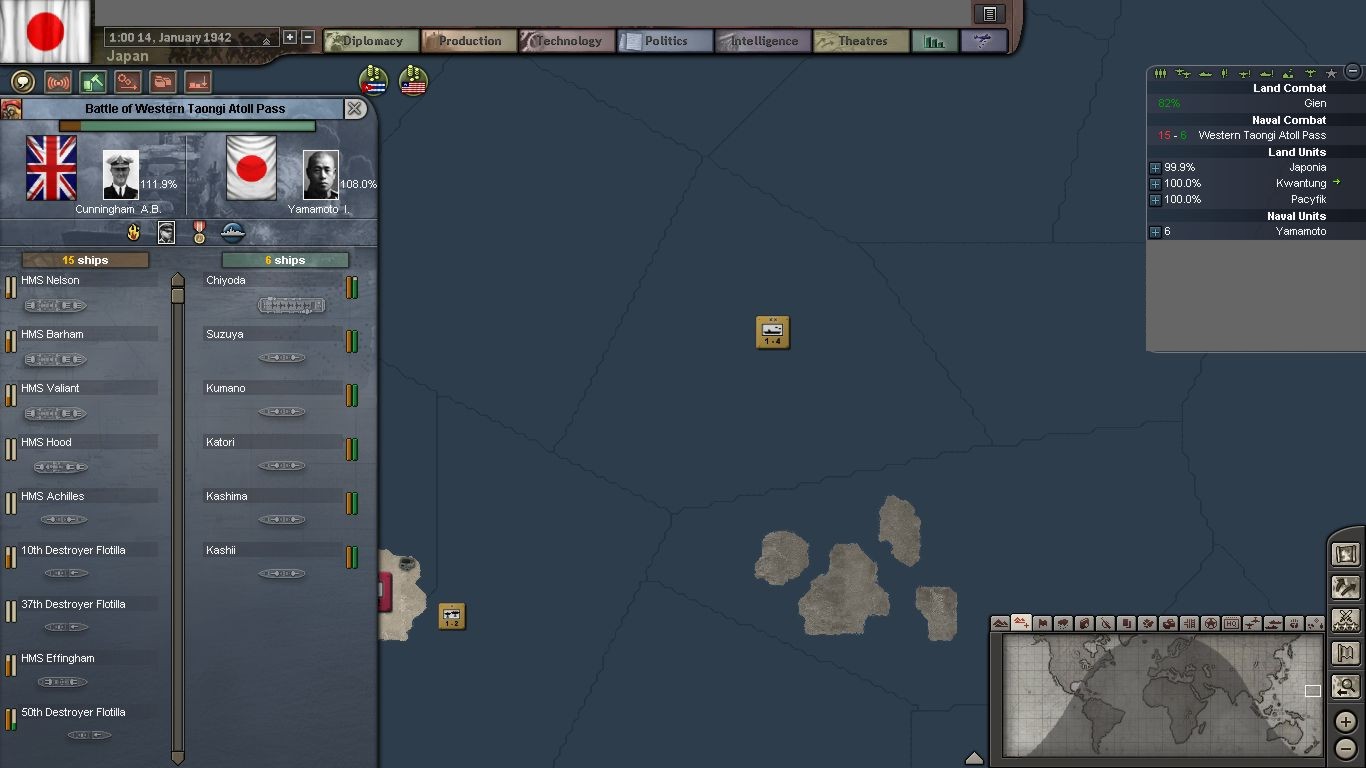The width and height of the screenshot is (1366, 768).
Task: Click the Japanese flag in the top corner
Action: click(46, 32)
